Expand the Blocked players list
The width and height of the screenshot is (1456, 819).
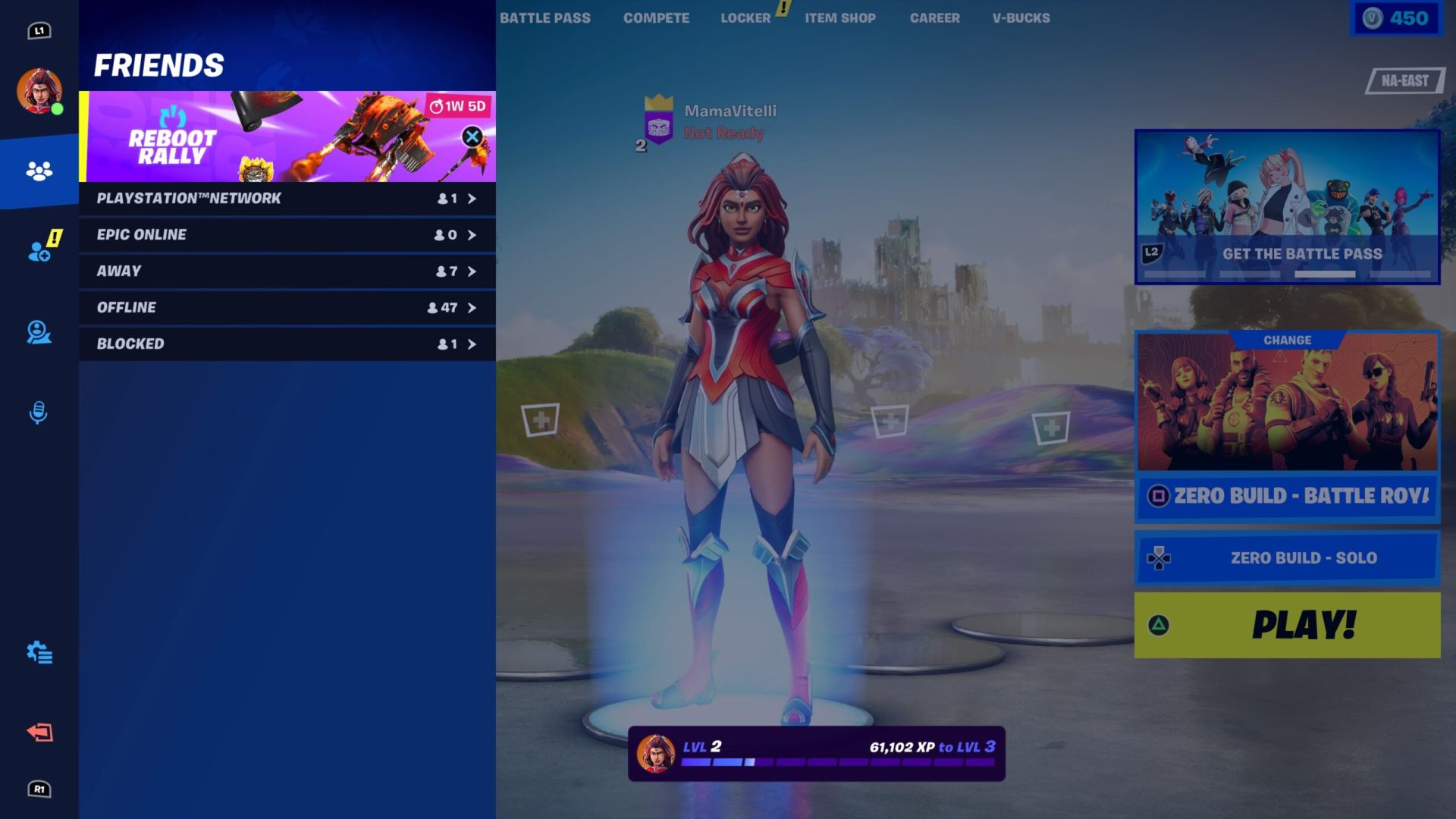click(x=284, y=344)
